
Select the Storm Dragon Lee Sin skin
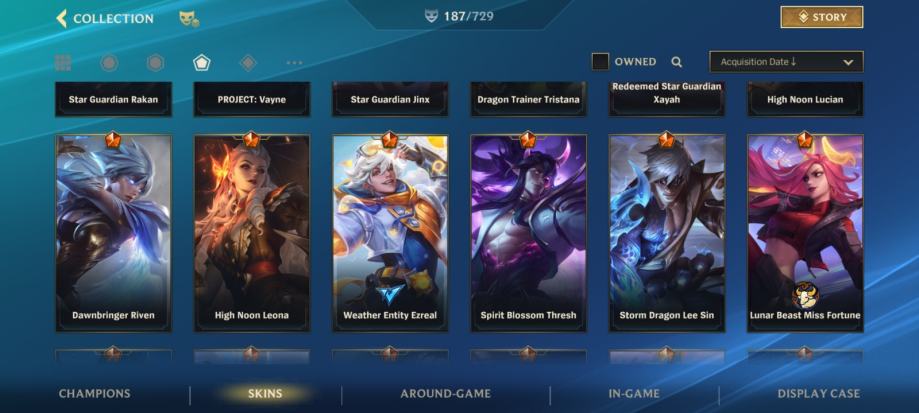[667, 232]
